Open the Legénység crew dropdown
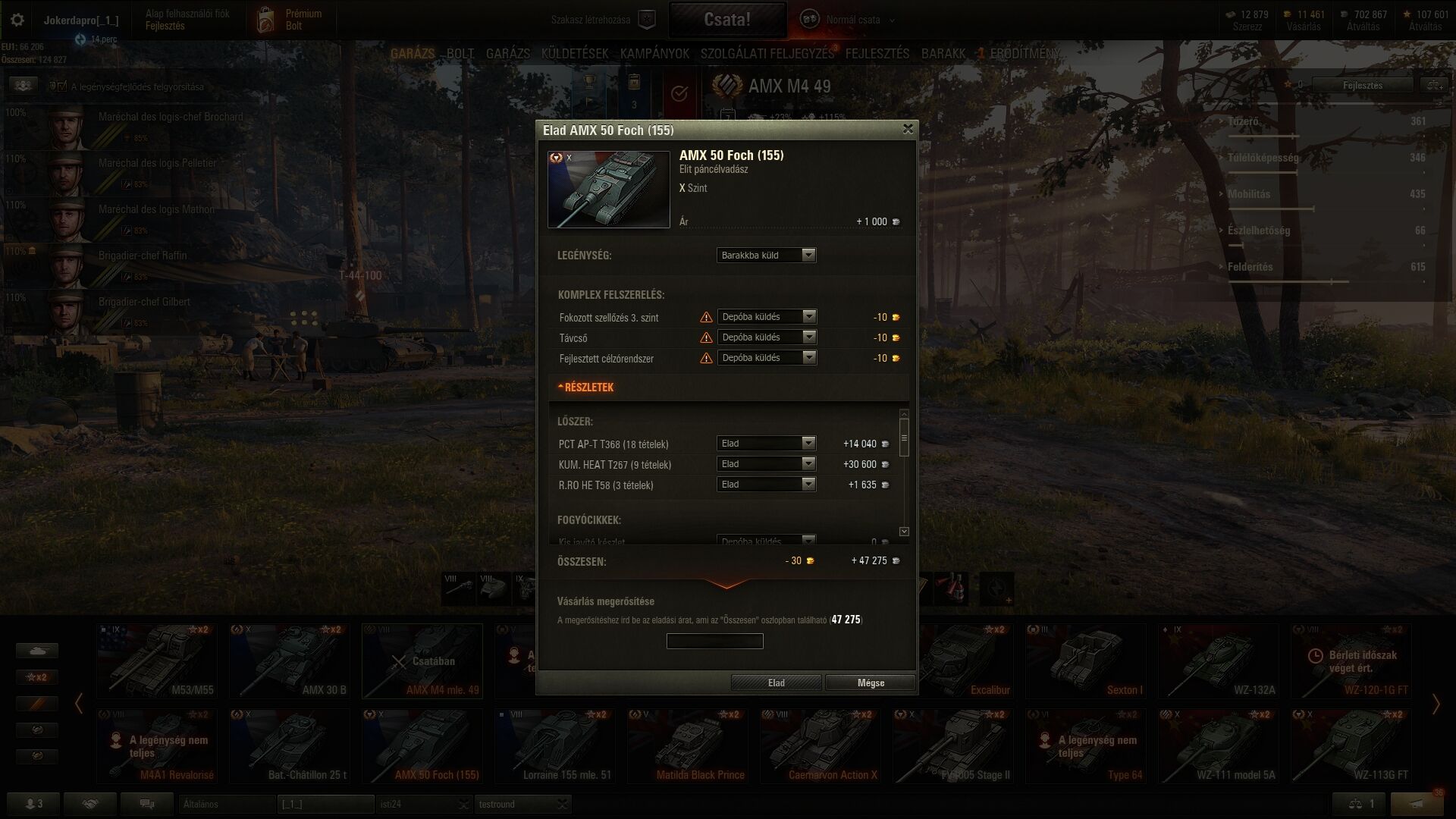The width and height of the screenshot is (1456, 819). pyautogui.click(x=766, y=255)
